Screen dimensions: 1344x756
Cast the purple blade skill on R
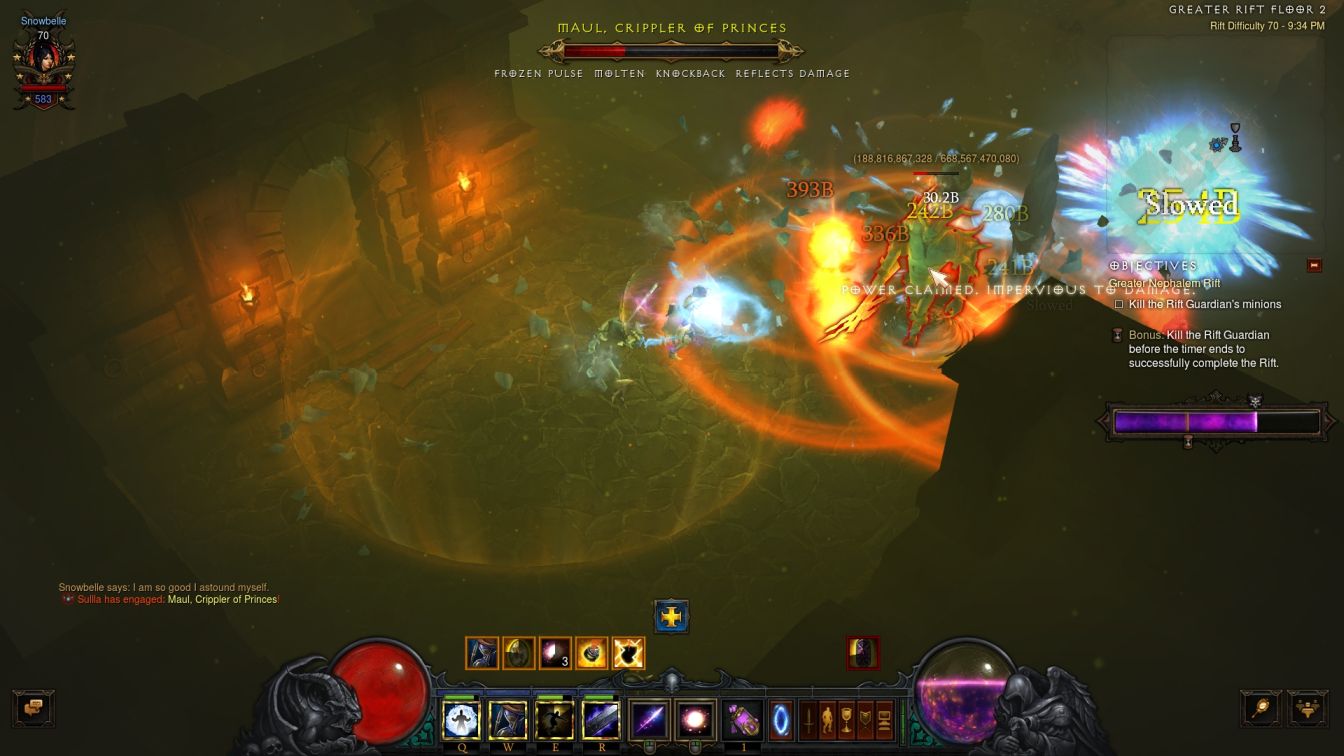coord(601,720)
